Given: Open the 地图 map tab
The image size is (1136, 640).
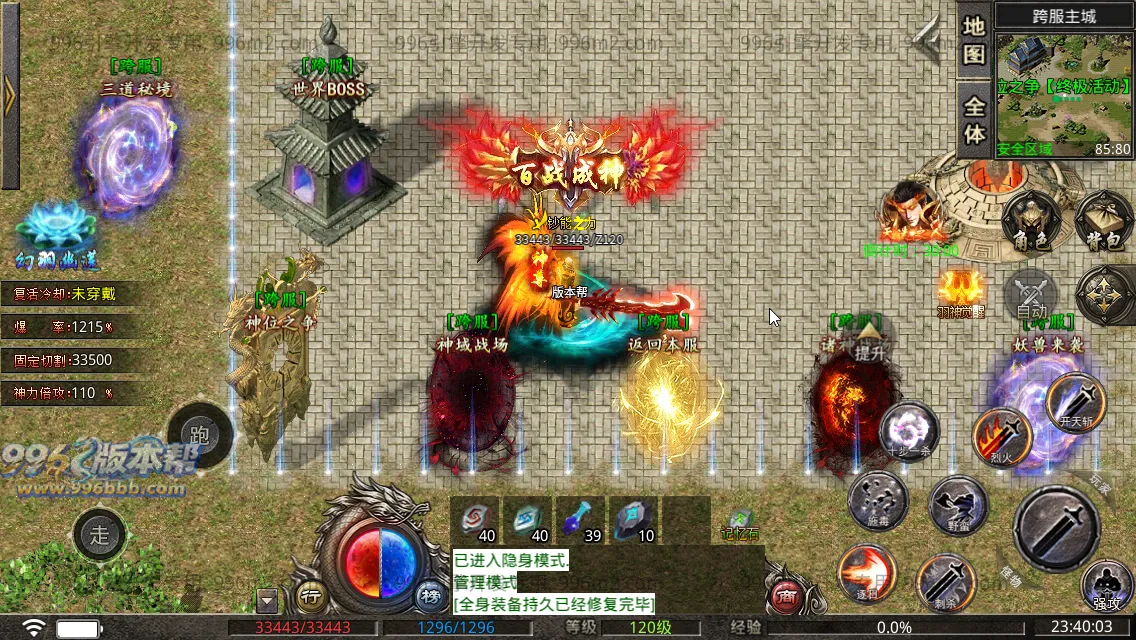Looking at the screenshot, I should pyautogui.click(x=974, y=40).
